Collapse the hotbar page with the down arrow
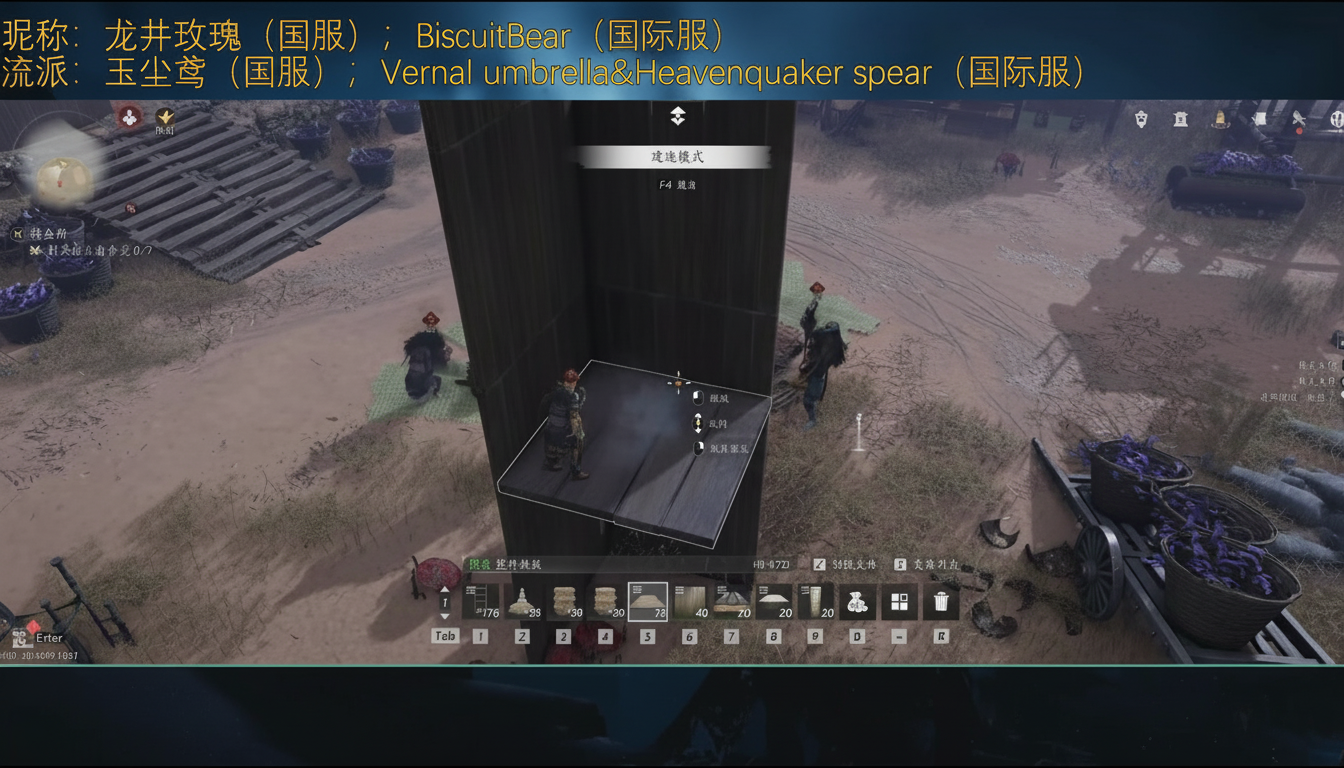Viewport: 1344px width, 768px height. (x=444, y=618)
